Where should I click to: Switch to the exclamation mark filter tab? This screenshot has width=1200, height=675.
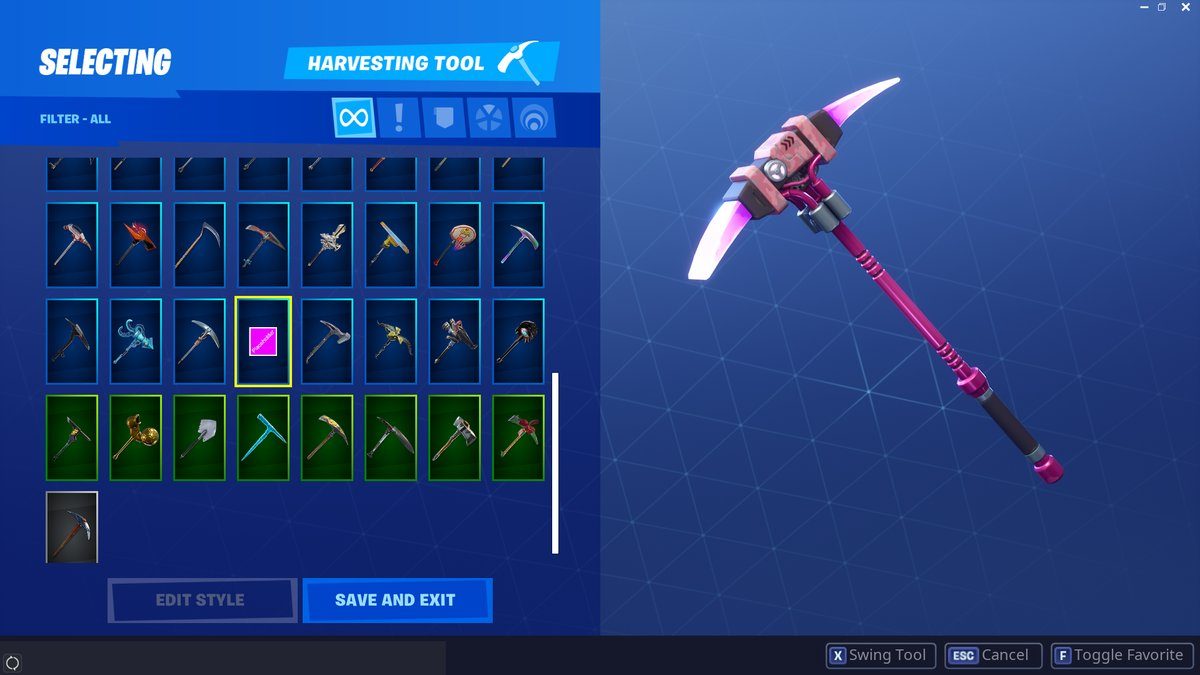coord(399,118)
